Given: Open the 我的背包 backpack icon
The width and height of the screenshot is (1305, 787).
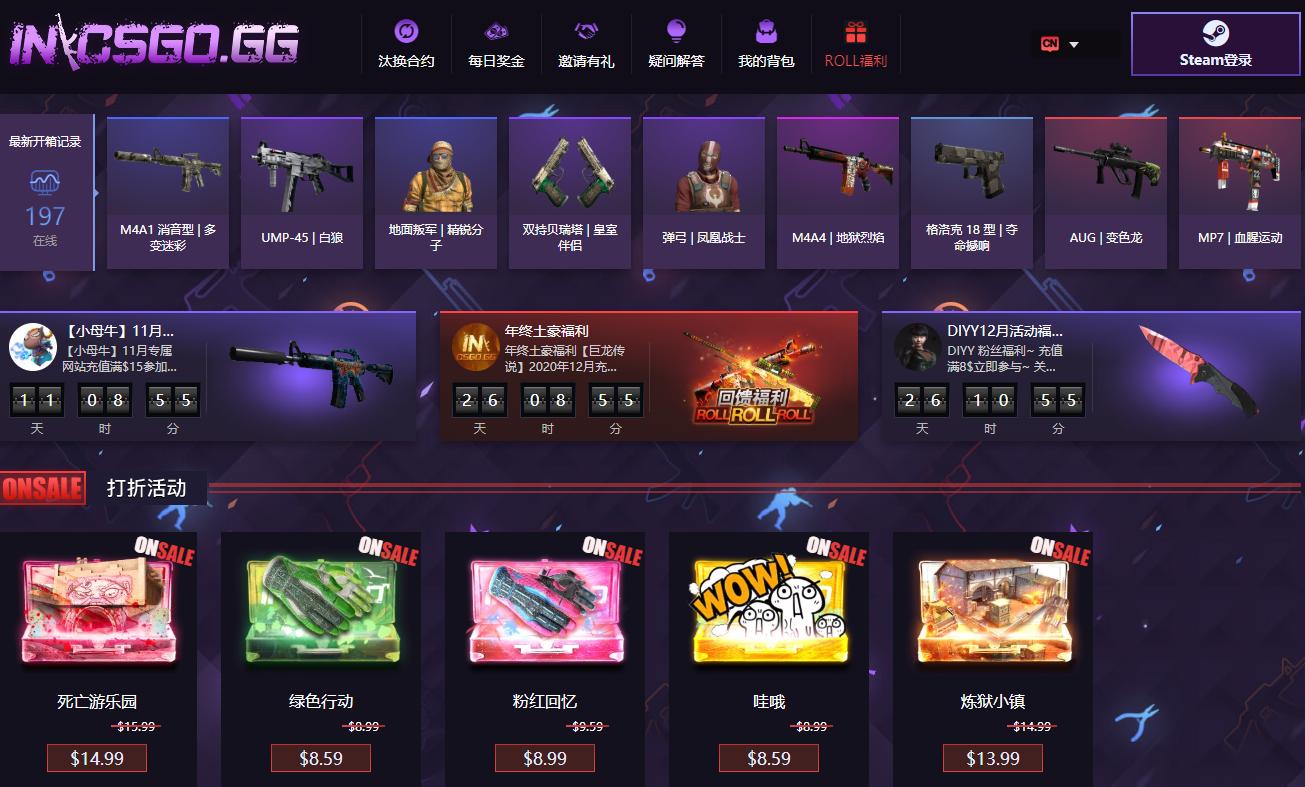Looking at the screenshot, I should click(x=765, y=30).
